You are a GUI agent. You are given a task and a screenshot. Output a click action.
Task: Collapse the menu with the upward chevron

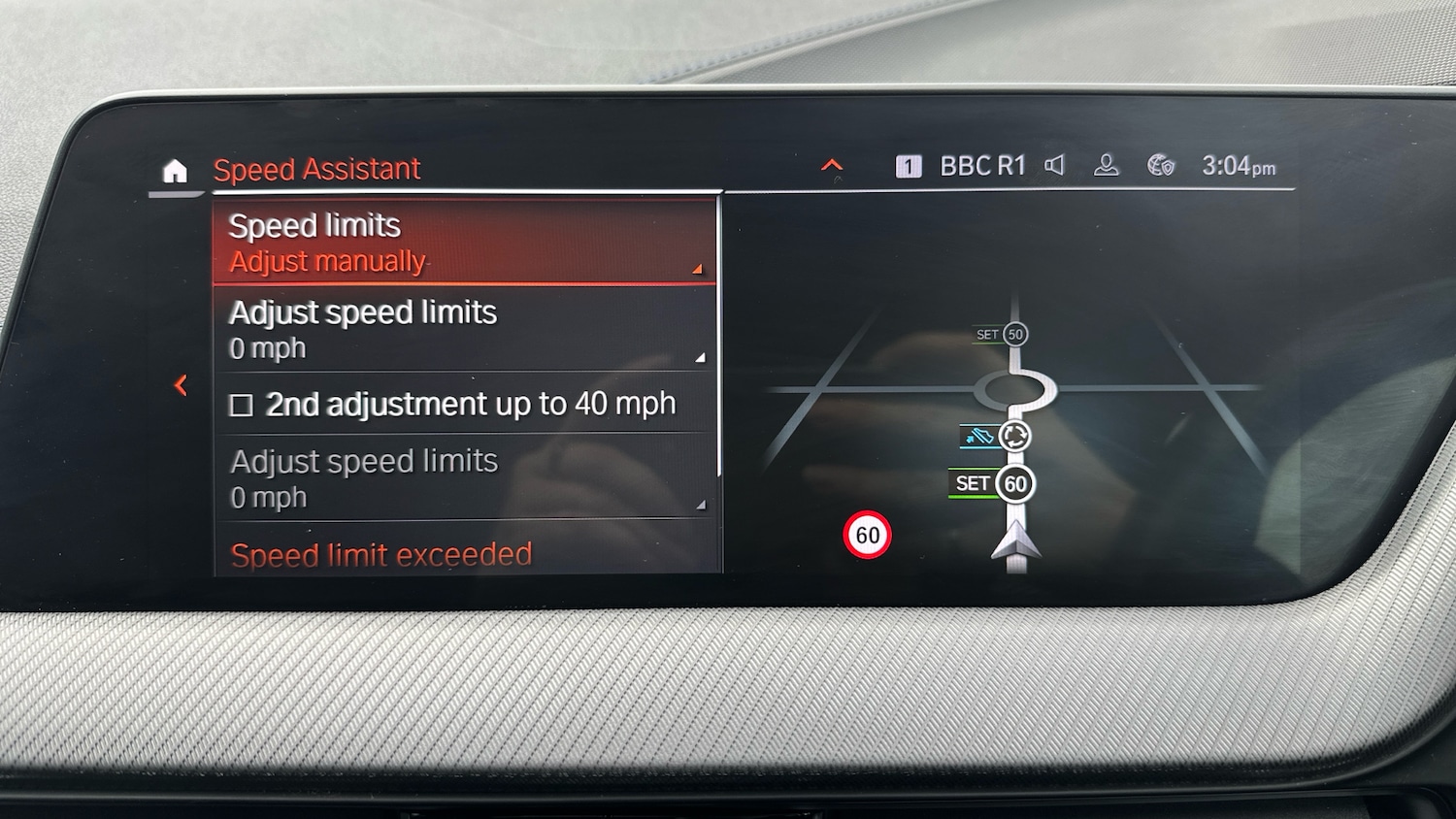(831, 165)
